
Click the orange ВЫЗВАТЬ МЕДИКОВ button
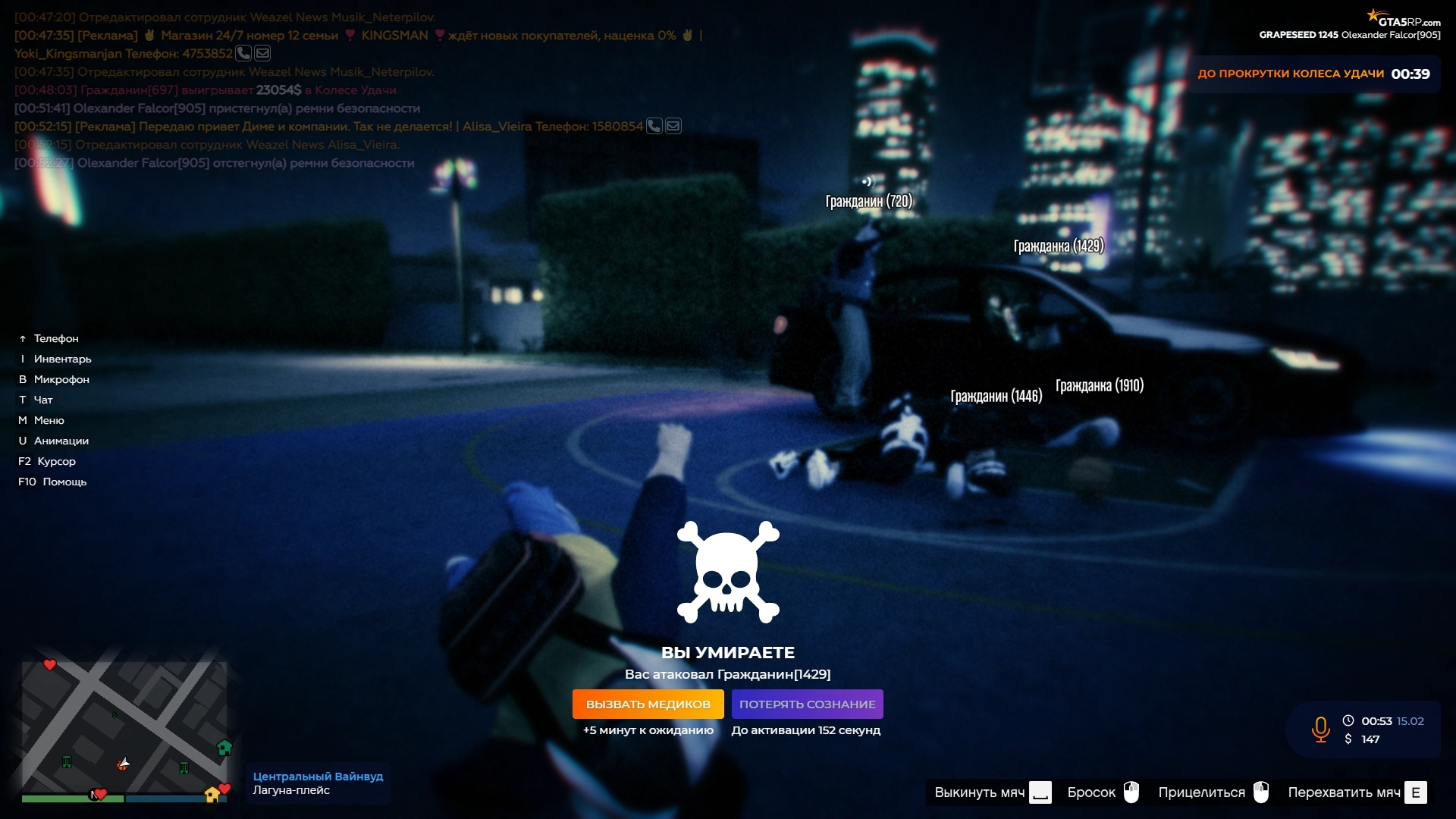pos(648,704)
